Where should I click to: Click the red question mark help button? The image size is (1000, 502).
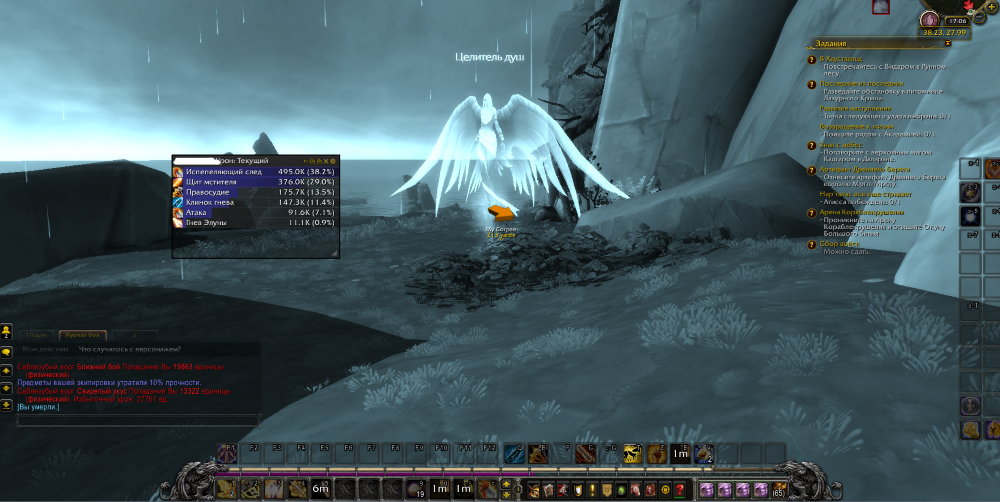click(680, 490)
